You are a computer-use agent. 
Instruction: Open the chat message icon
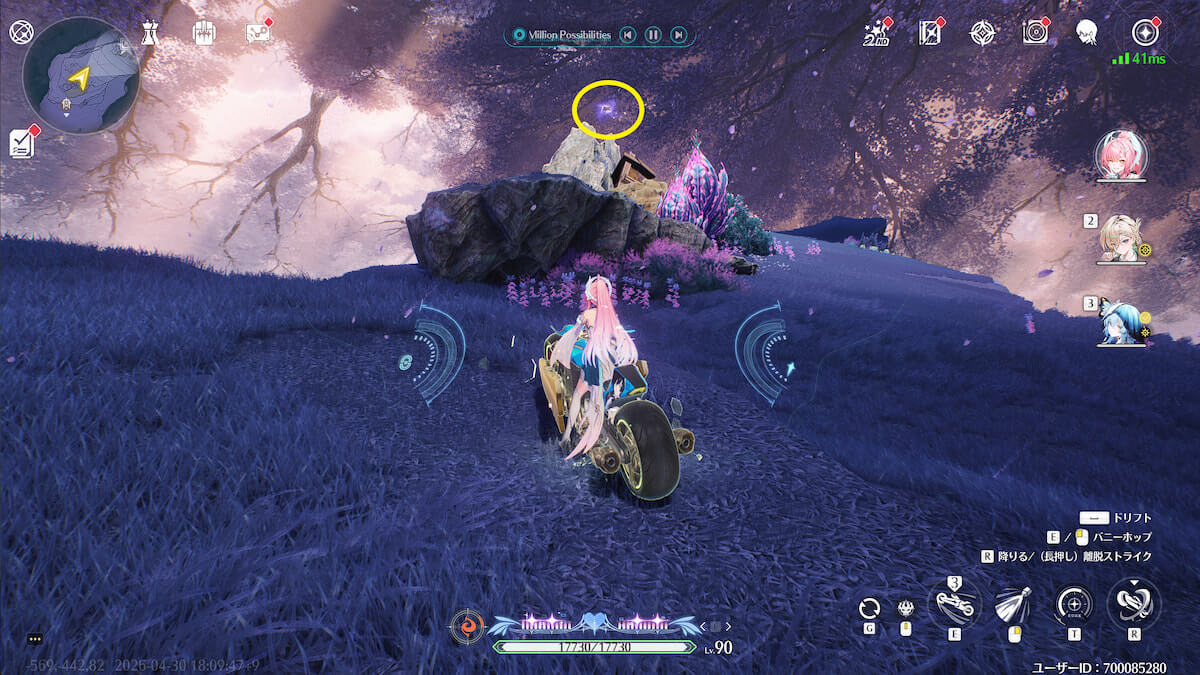[258, 32]
